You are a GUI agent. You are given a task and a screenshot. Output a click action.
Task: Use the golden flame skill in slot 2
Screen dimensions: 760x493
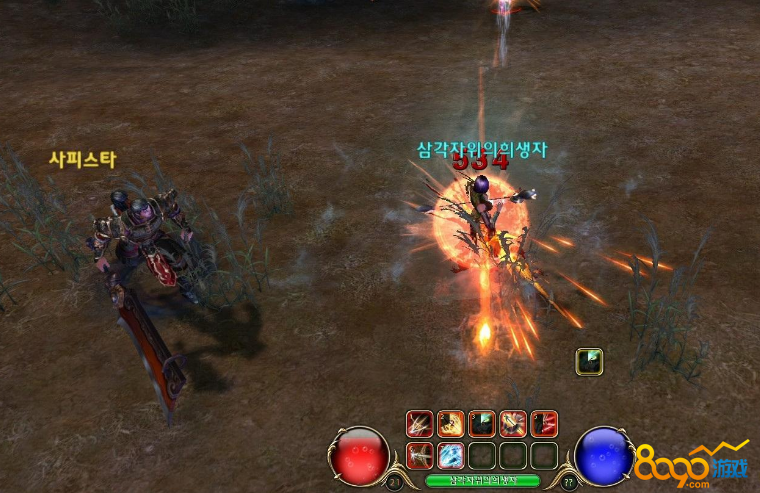click(x=451, y=424)
